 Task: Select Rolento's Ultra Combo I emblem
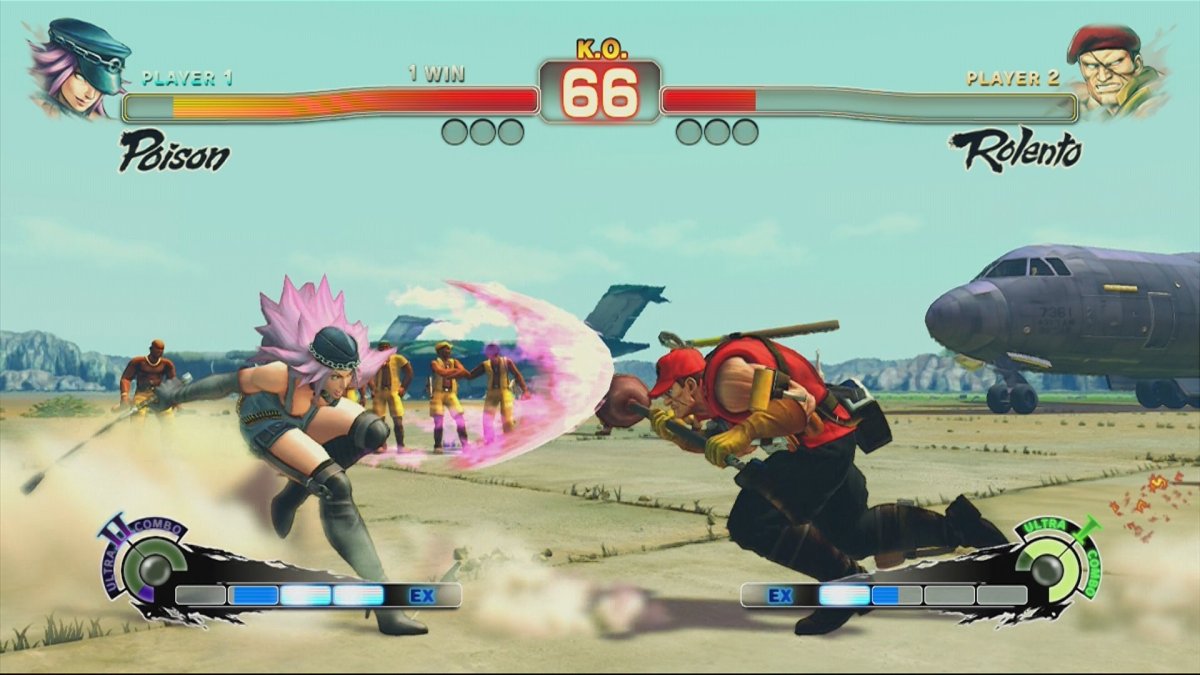[x=1050, y=567]
